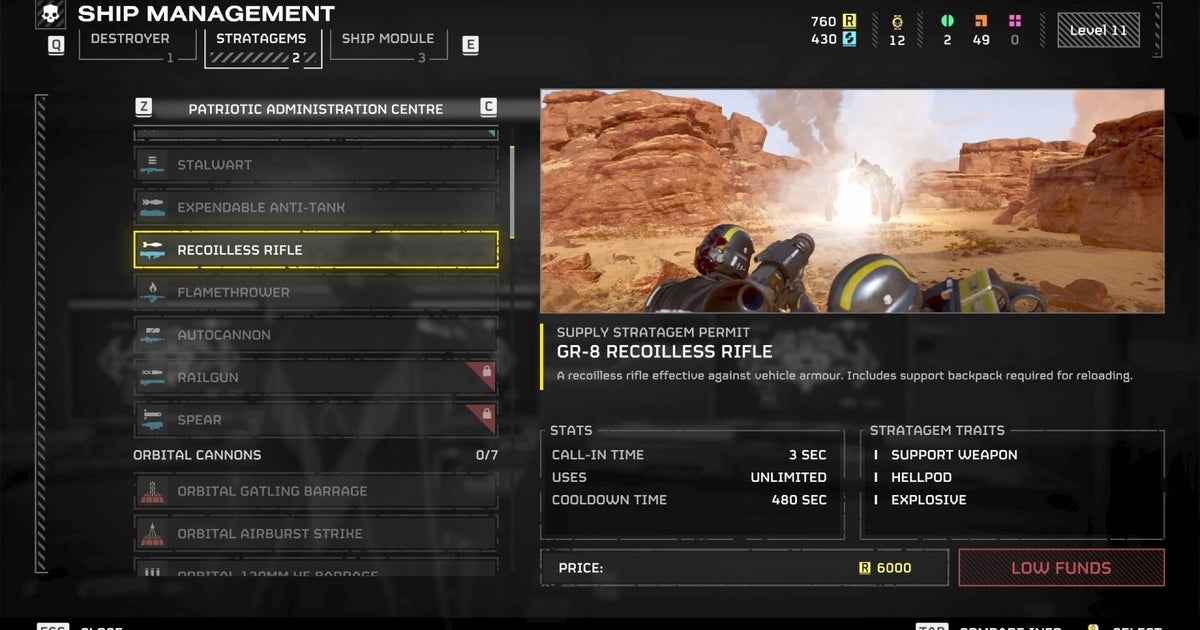Screen dimensions: 1200x630
Task: Click the Low Funds purchase button
Action: coord(1061,568)
